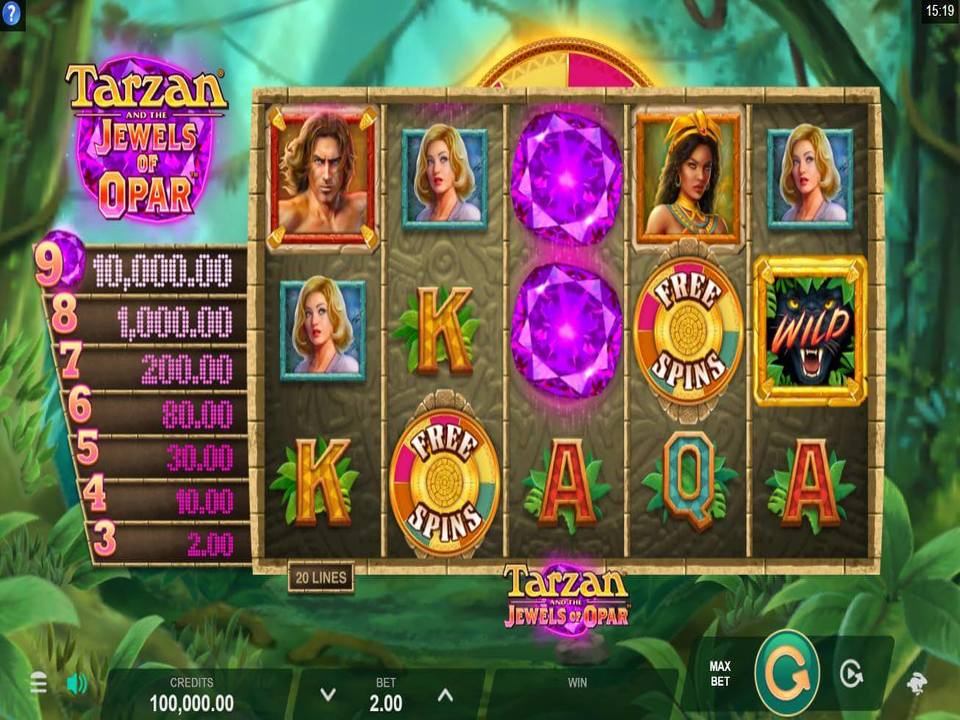Show the 20 Lines paytable info
The image size is (960, 720).
point(320,578)
